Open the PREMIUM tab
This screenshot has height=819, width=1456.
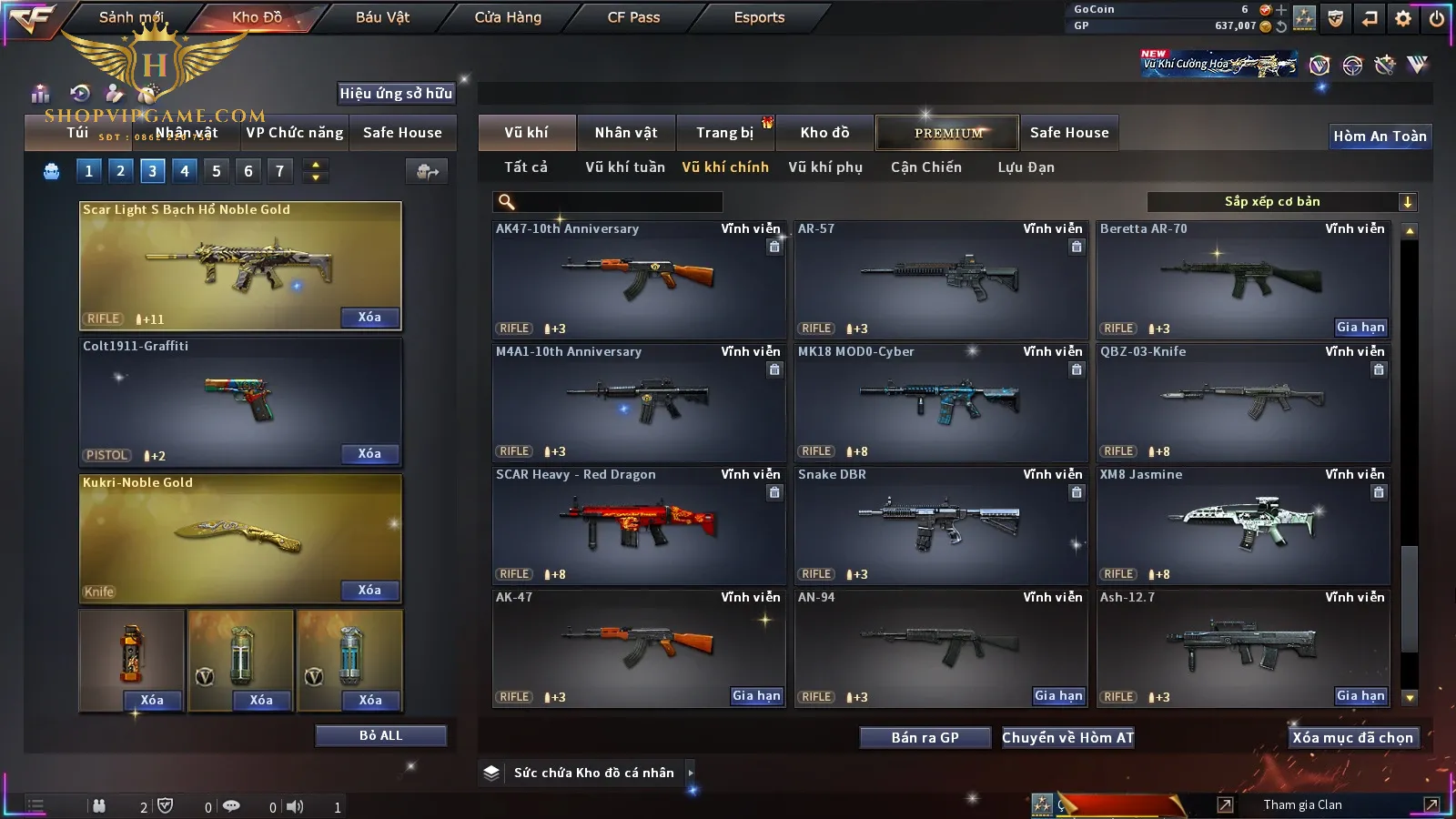[947, 133]
